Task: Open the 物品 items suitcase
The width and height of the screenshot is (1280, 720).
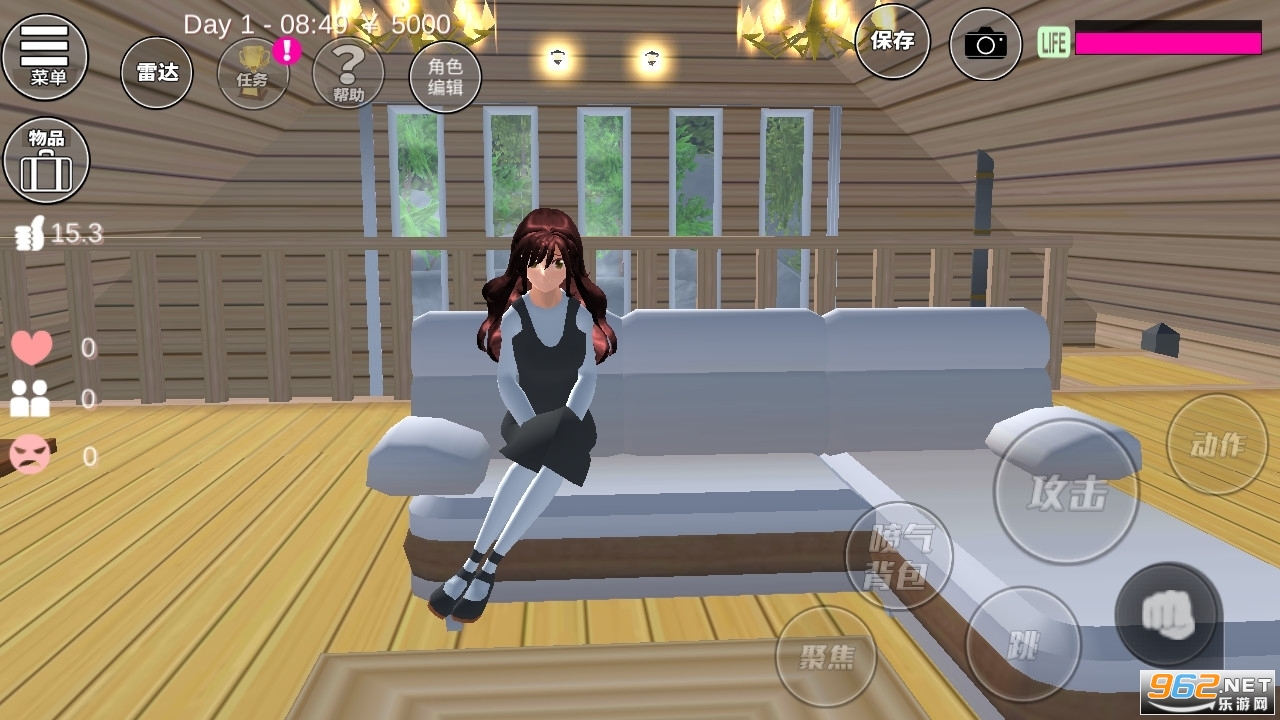Action: click(46, 160)
